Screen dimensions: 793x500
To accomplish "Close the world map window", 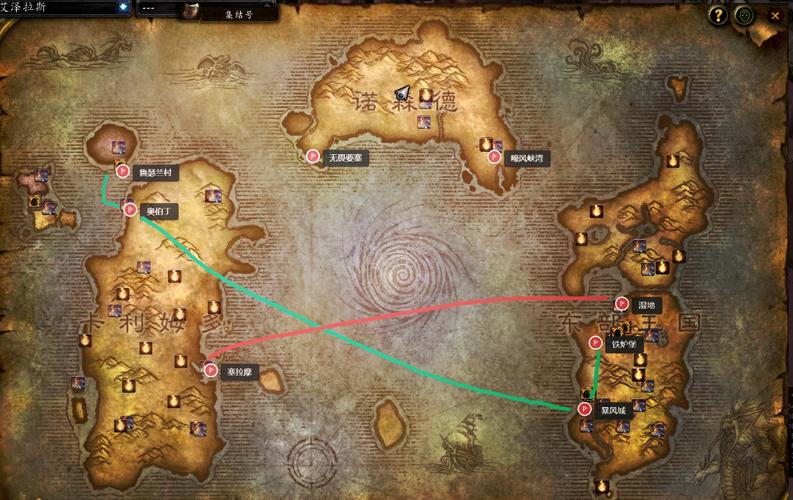I will click(x=773, y=15).
